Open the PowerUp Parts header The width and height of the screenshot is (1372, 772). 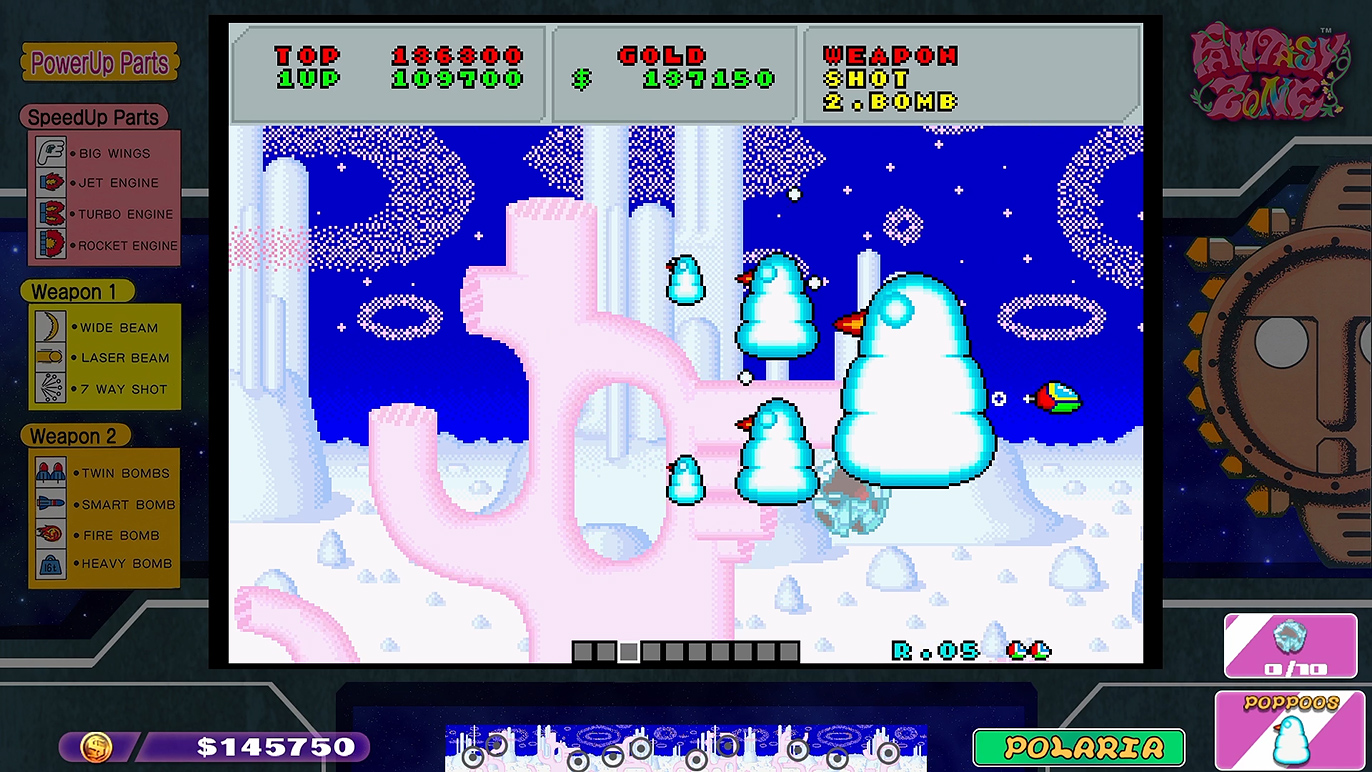click(100, 63)
